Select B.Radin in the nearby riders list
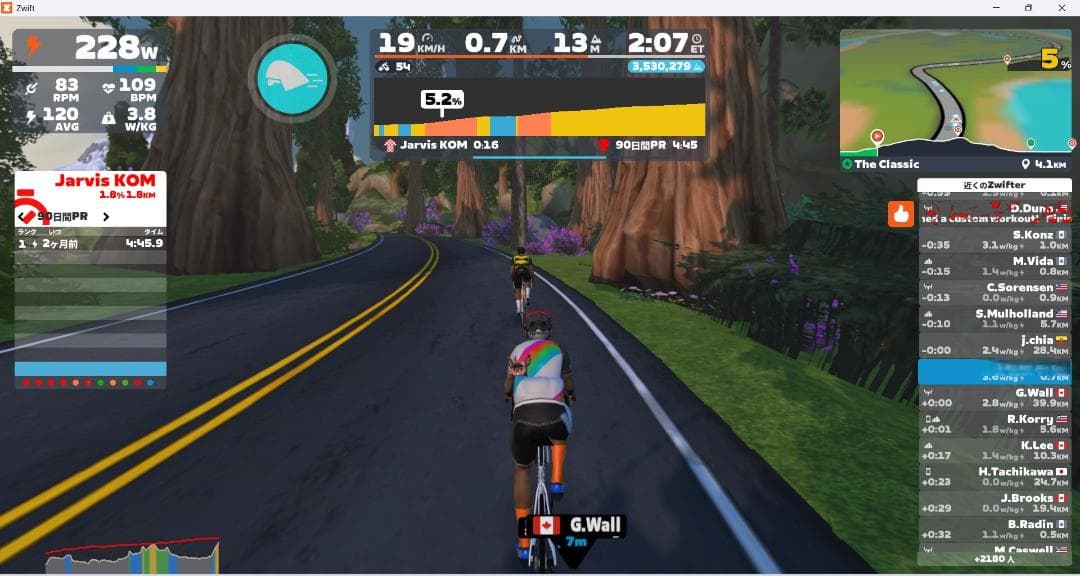The width and height of the screenshot is (1080, 576). 994,529
